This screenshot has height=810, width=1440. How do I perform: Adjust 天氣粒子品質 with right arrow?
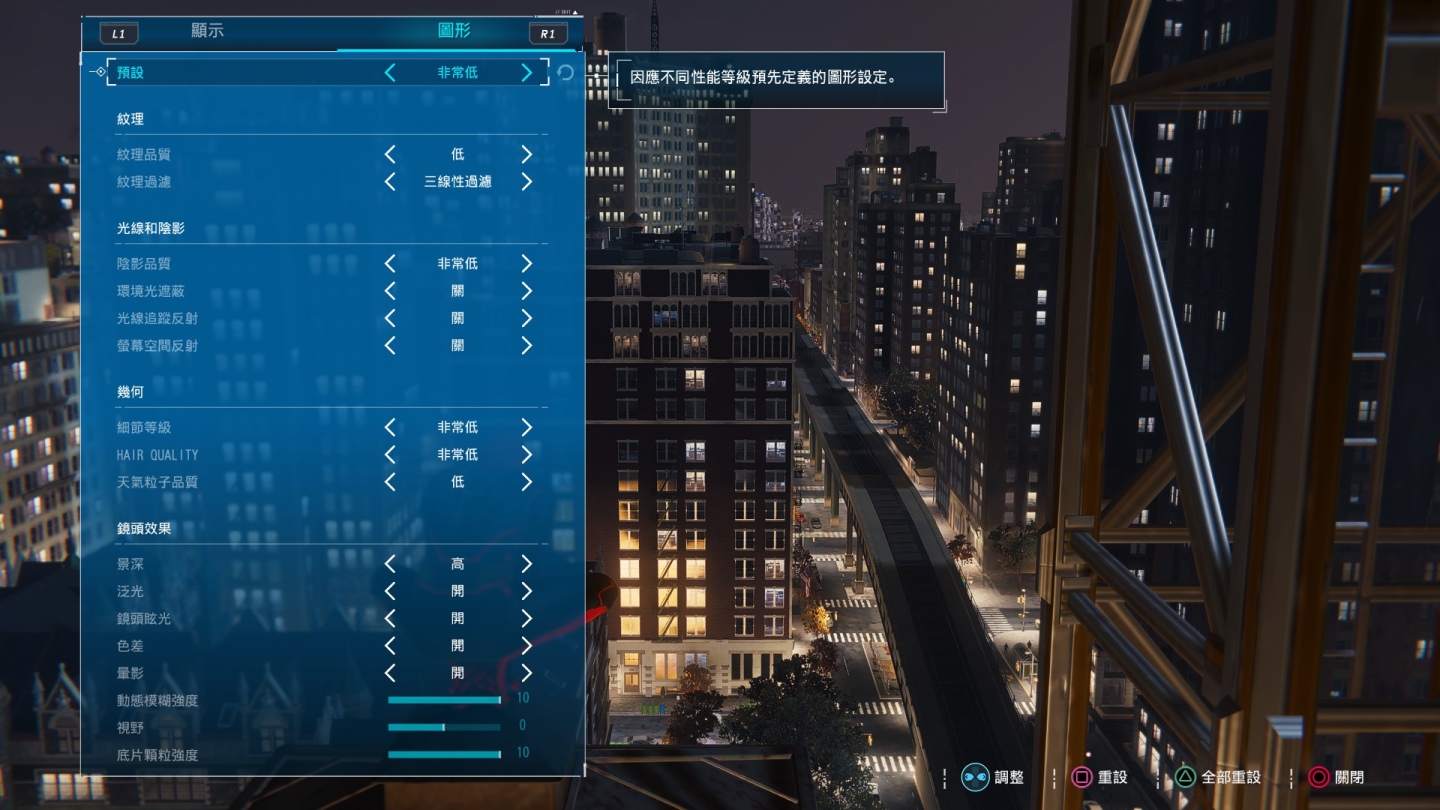coord(527,482)
